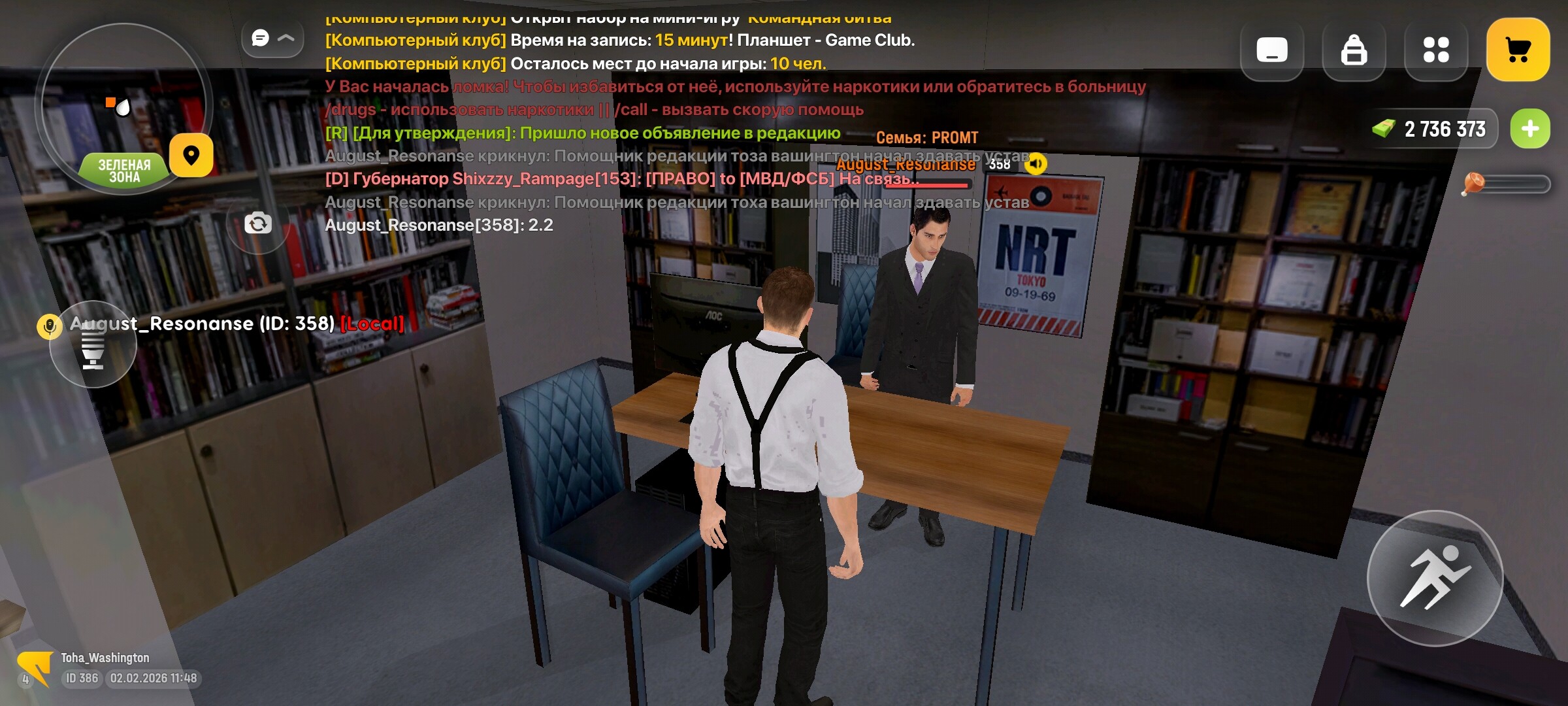Tap the yellow map location pin
This screenshot has width=1568, height=706.
(191, 156)
